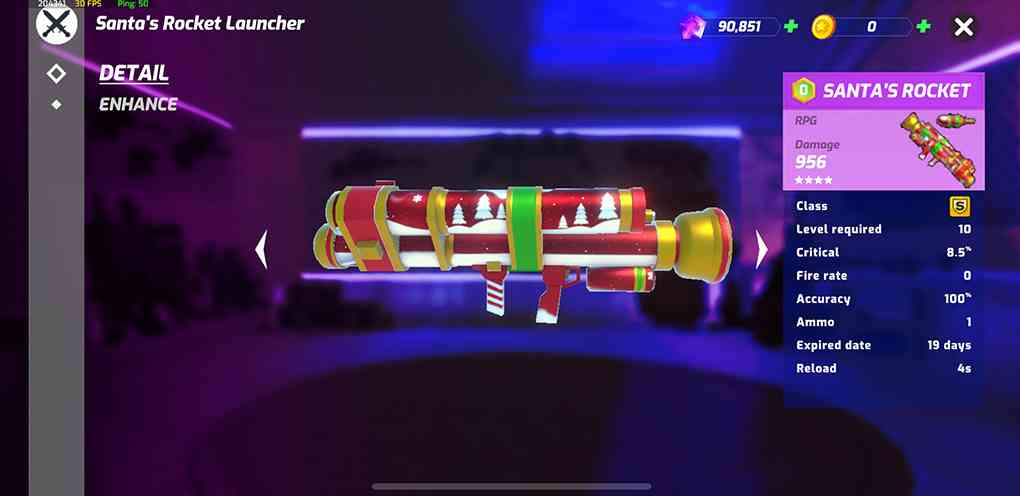1020x496 pixels.
Task: Click the Santa's Rocket weapon card
Action: [x=883, y=131]
